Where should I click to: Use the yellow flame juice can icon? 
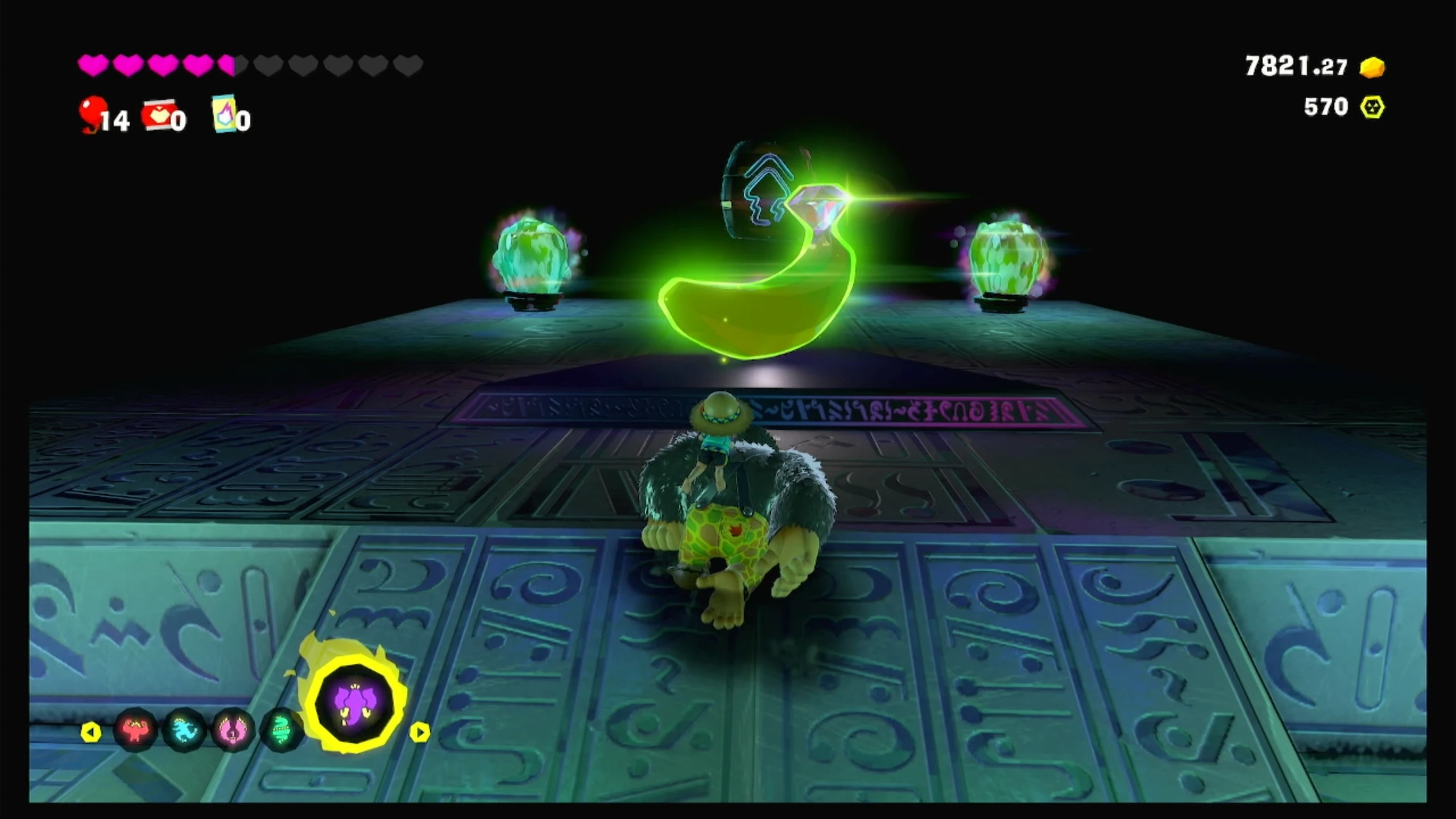click(224, 114)
